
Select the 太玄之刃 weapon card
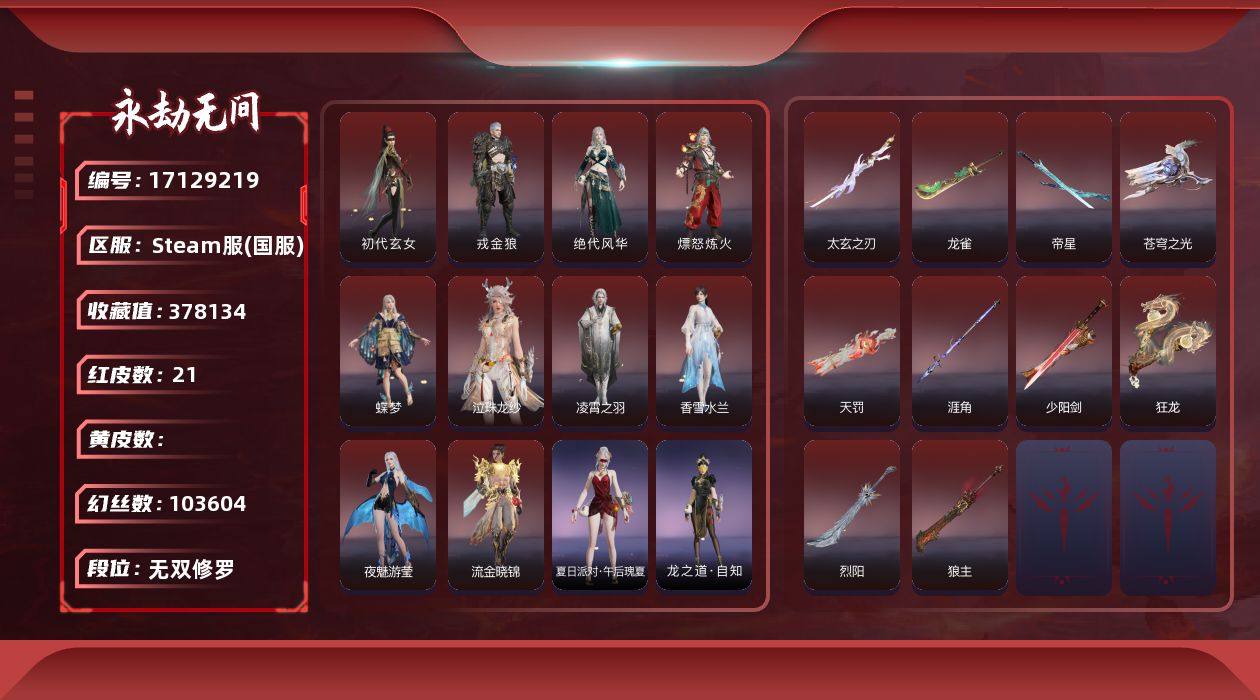[x=852, y=187]
